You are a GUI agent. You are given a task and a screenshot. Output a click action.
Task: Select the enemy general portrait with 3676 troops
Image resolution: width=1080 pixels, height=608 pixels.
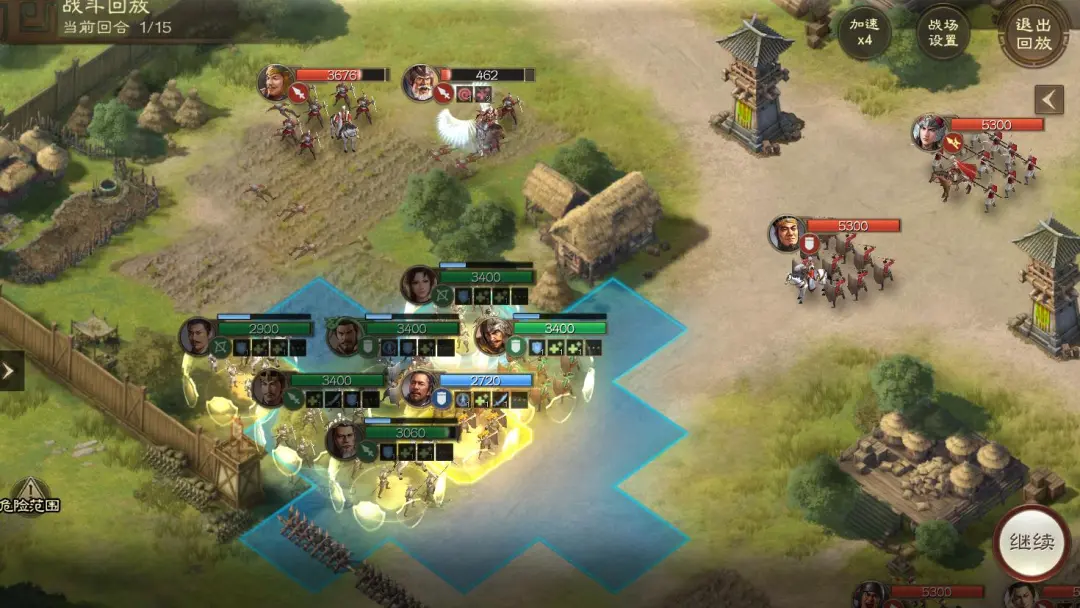tap(274, 82)
